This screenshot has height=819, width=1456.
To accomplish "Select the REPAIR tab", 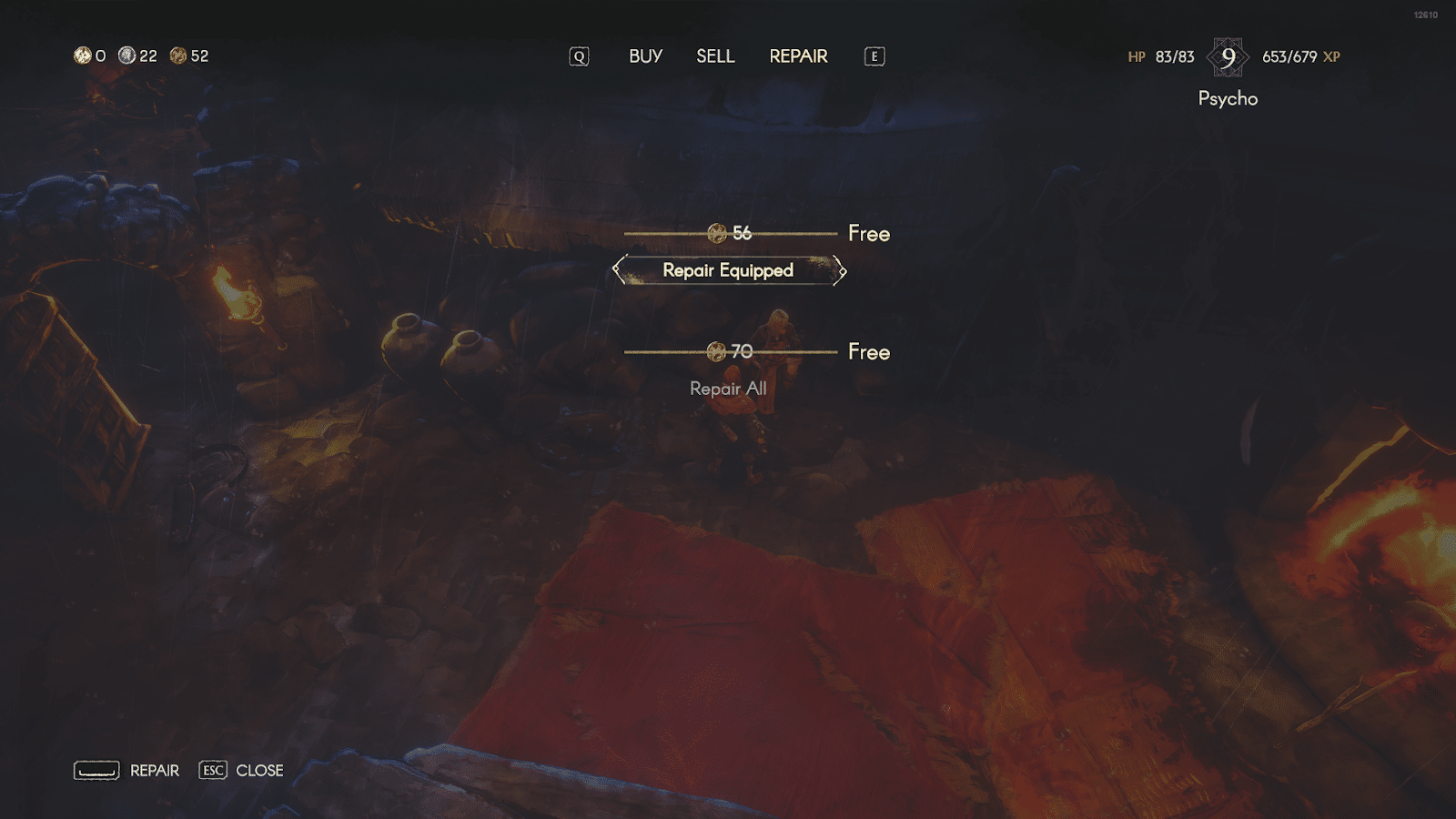I will (x=798, y=56).
